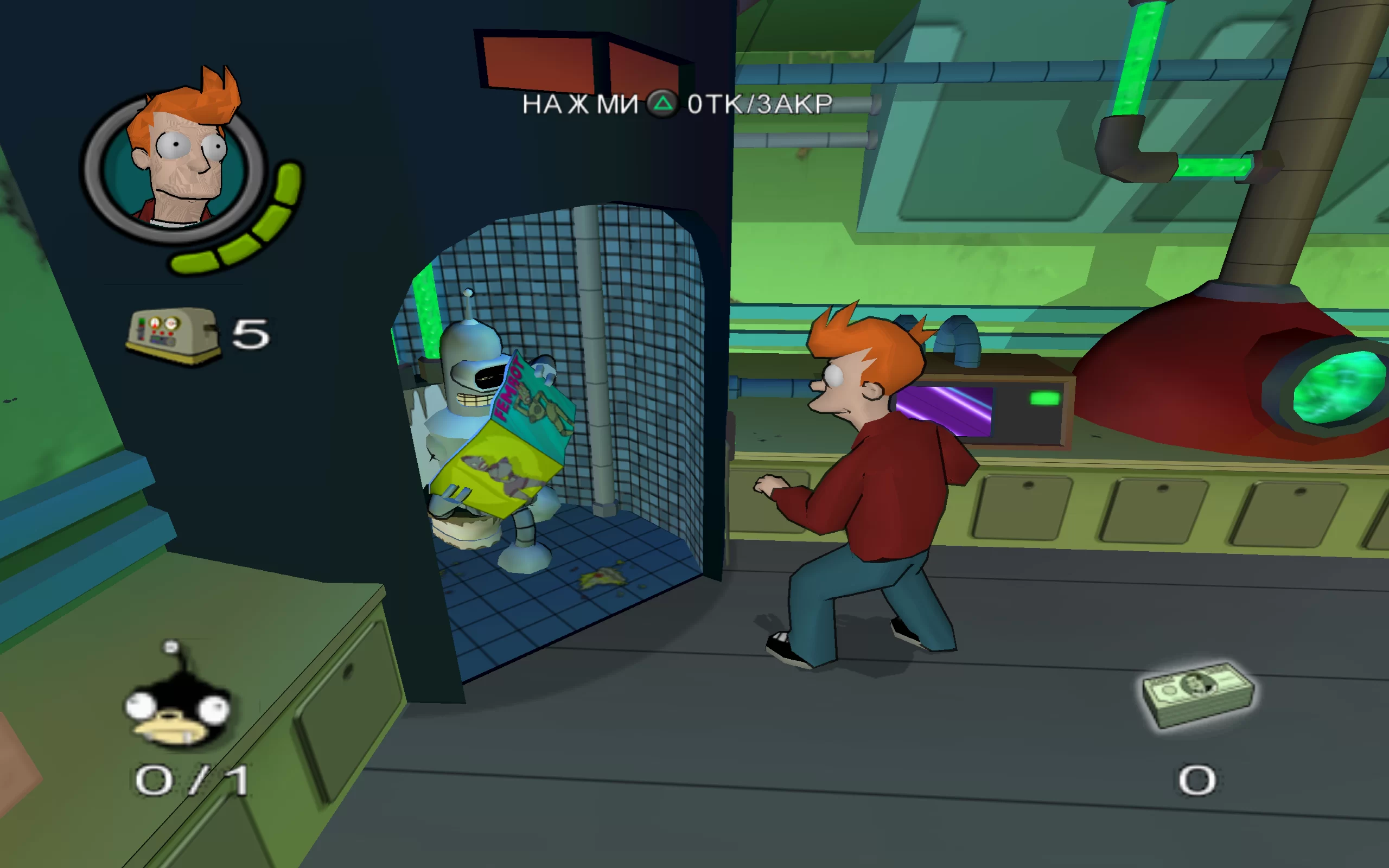Click the money stack icon
This screenshot has height=868, width=1389.
pos(1198,693)
